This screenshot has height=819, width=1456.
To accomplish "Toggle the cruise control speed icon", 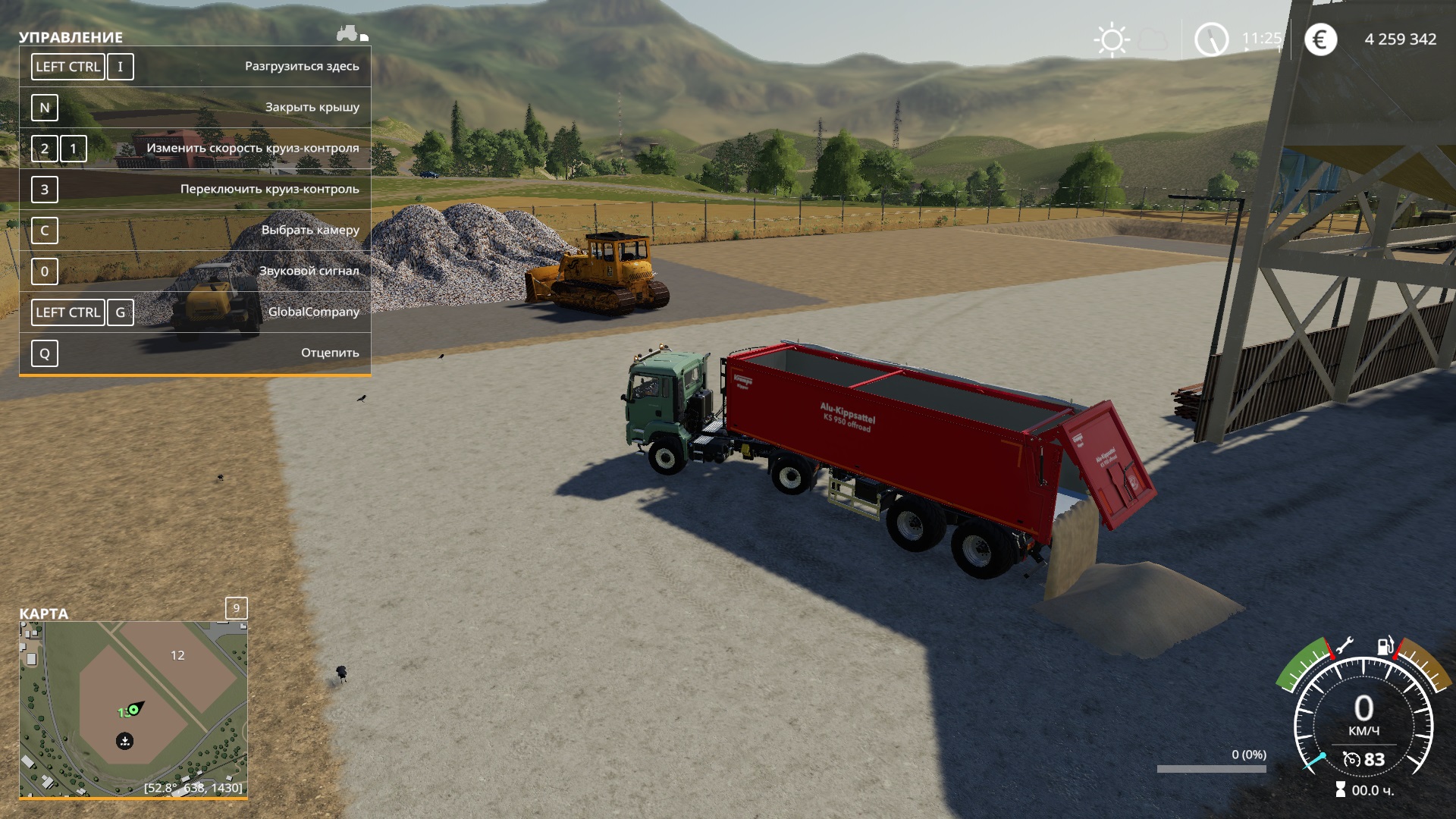I will [1351, 759].
